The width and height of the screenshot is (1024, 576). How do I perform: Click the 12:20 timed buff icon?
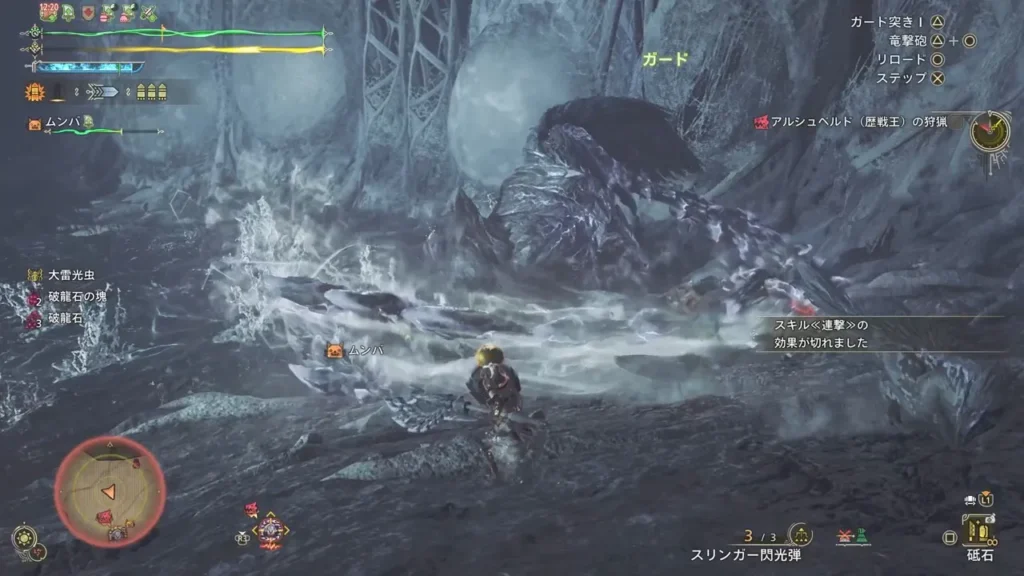click(x=48, y=12)
